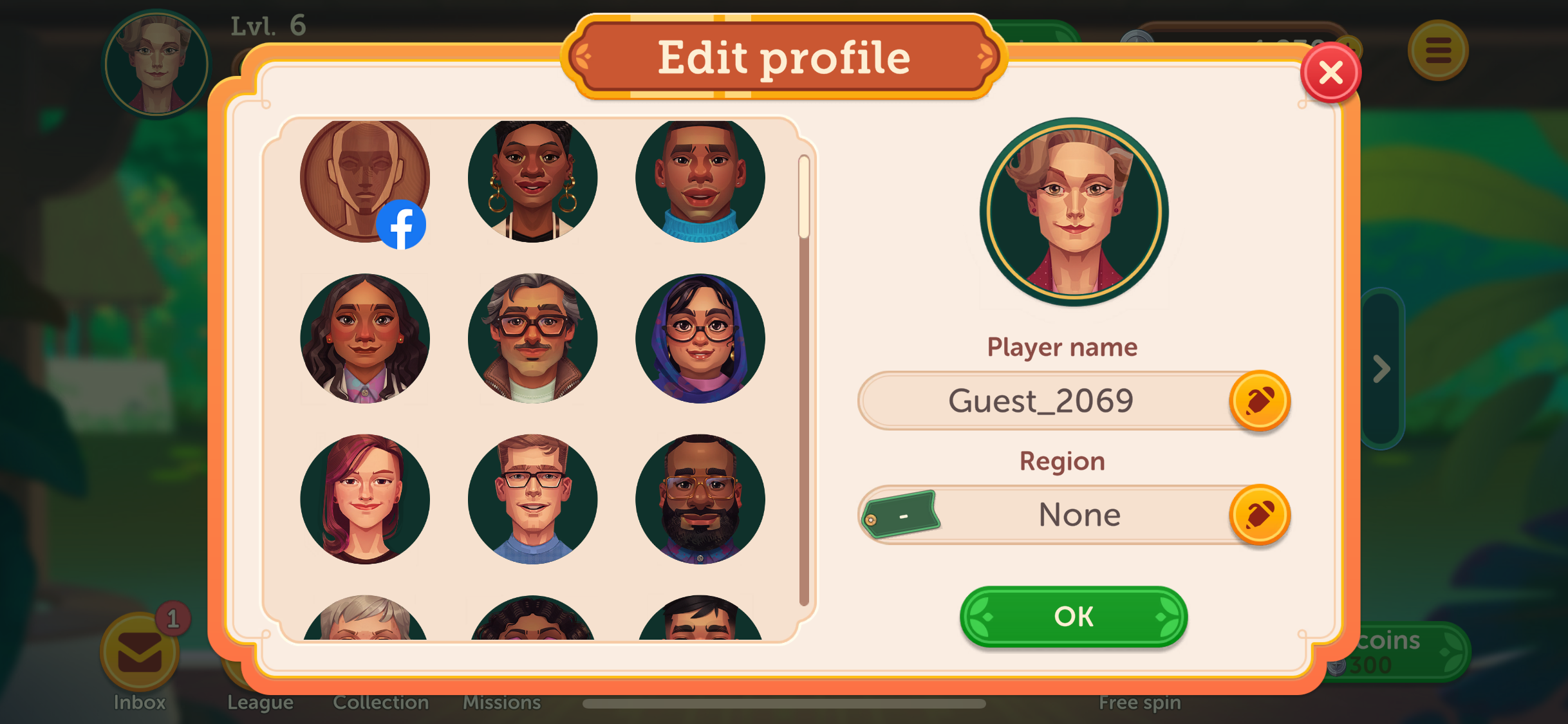
Task: Pick the bearded man with glasses avatar
Action: point(700,499)
